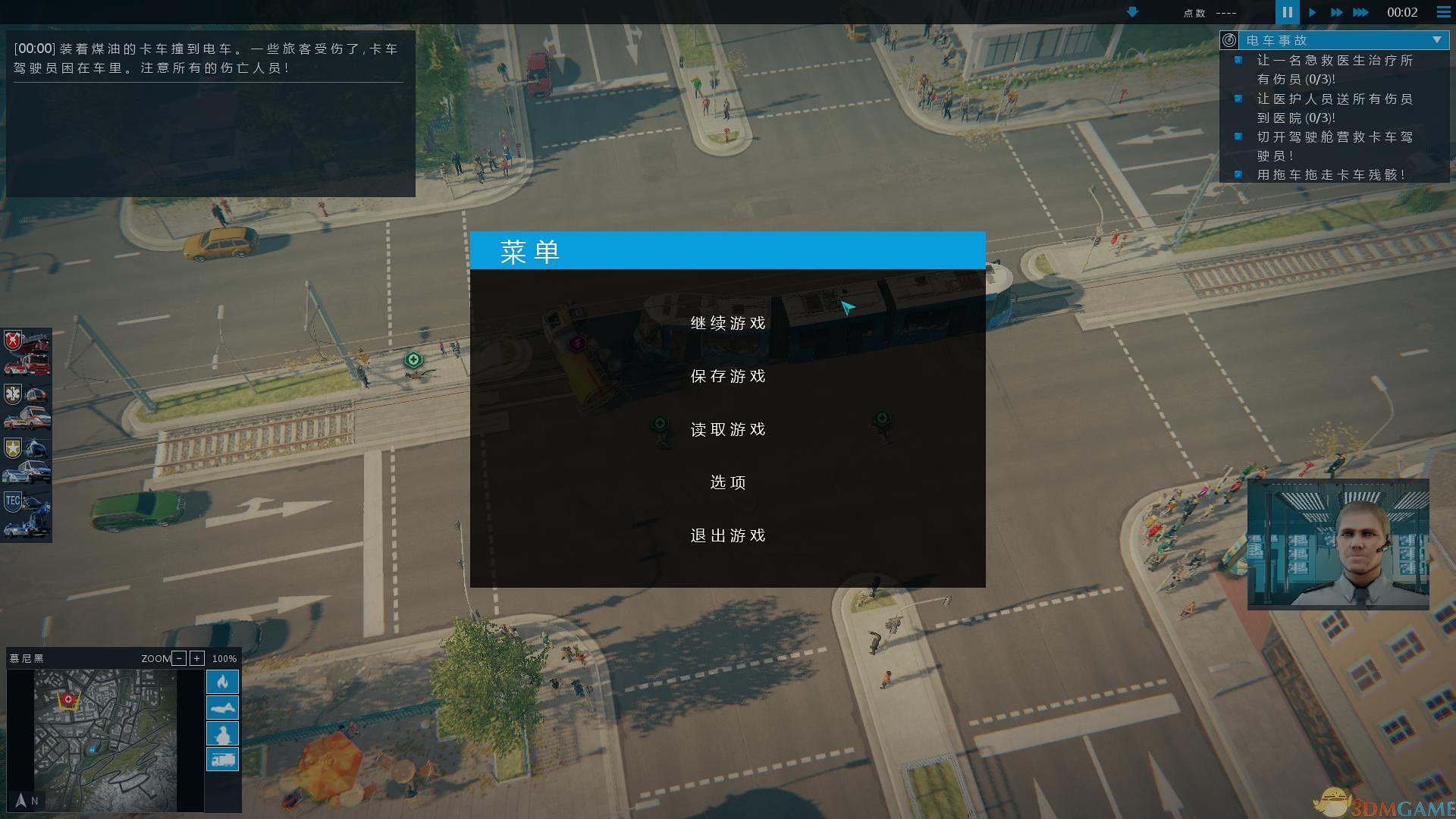The height and width of the screenshot is (819, 1456).
Task: Increase minimap zoom with the plus control
Action: click(x=197, y=658)
